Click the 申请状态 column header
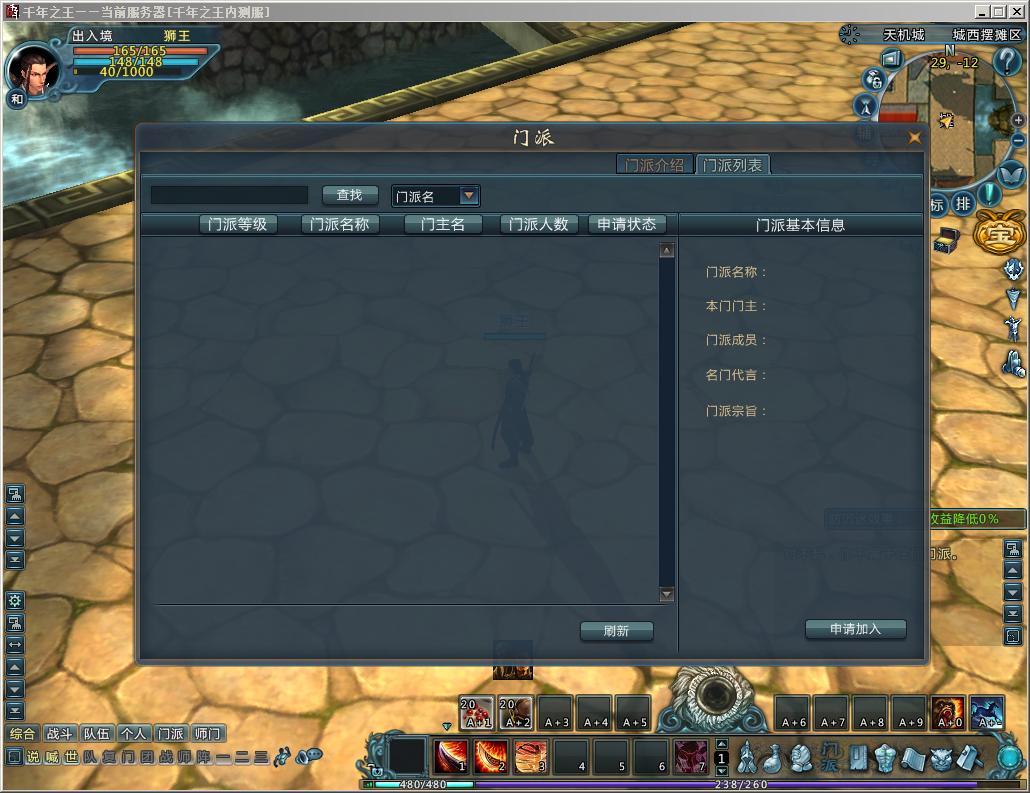 (x=627, y=224)
